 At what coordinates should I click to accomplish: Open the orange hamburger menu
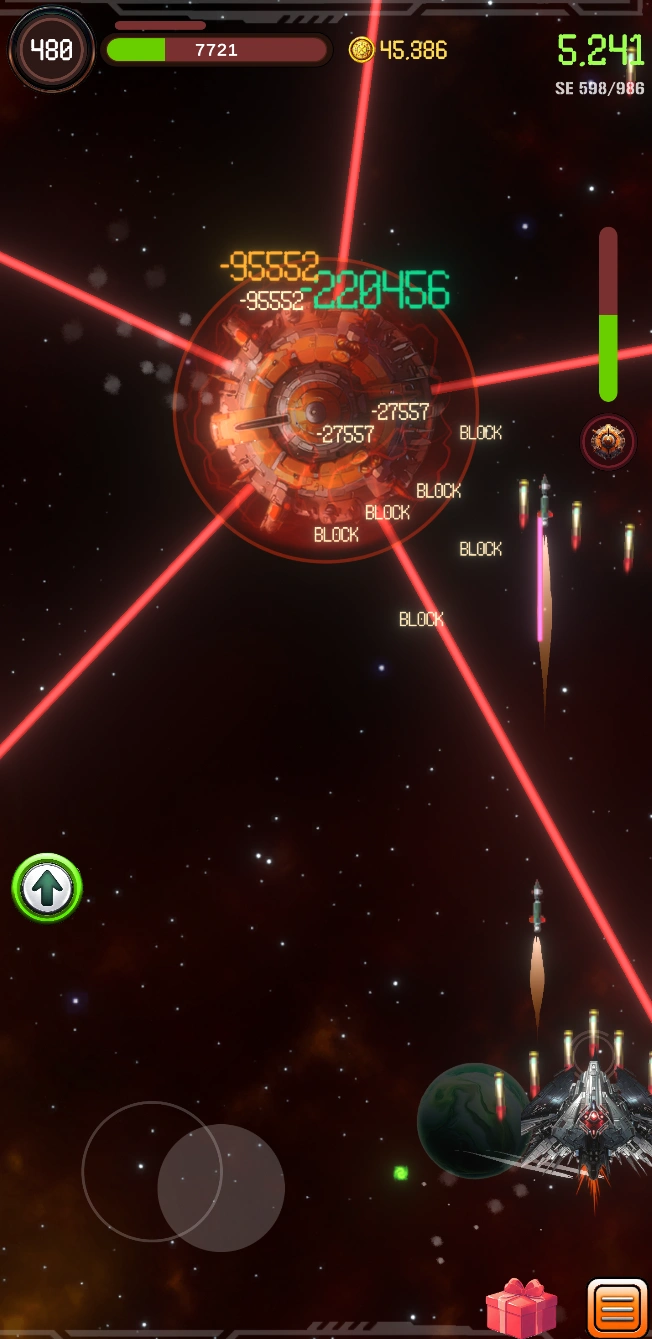point(616,1308)
